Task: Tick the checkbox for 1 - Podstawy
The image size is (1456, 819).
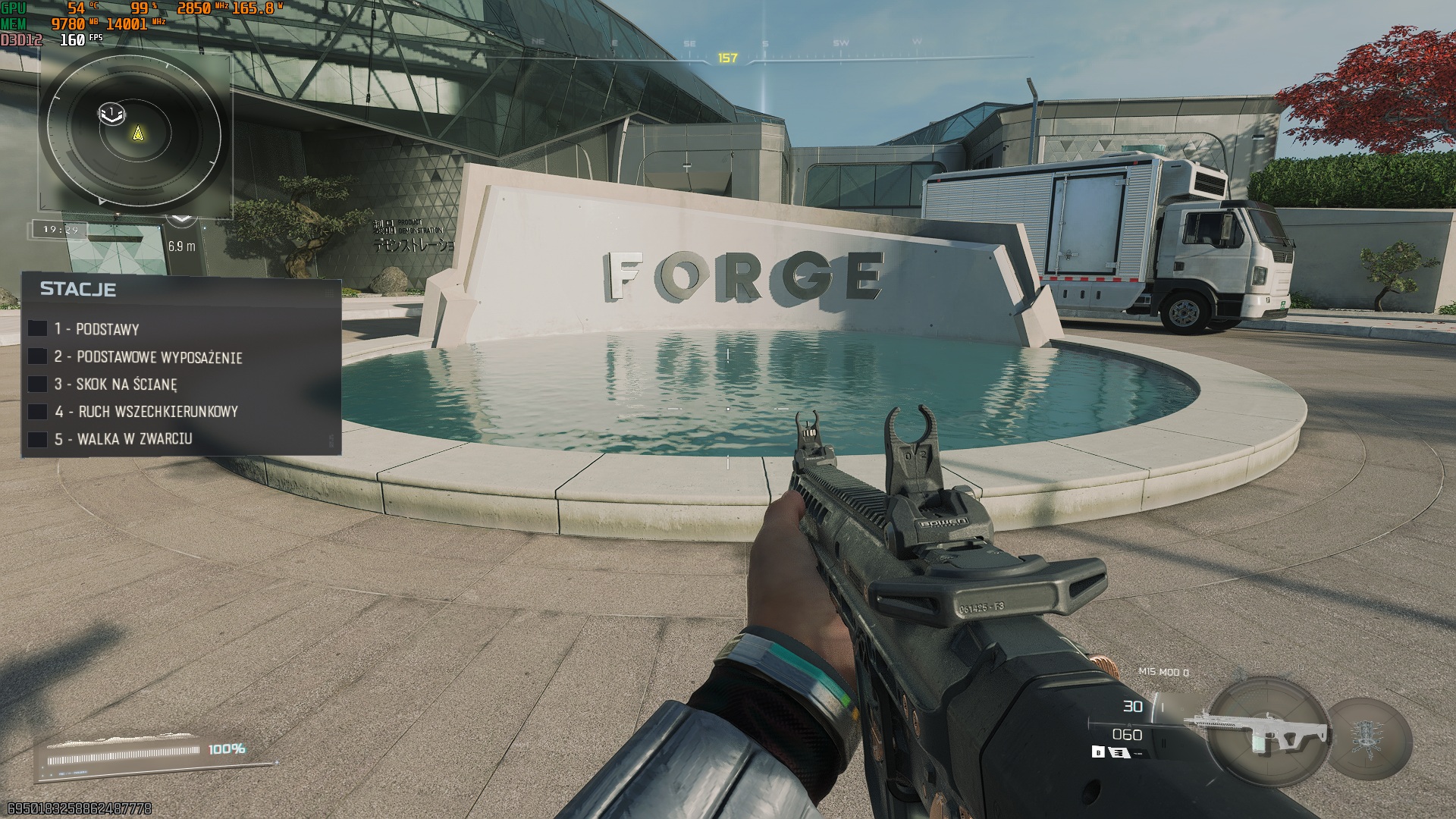Action: [x=38, y=328]
